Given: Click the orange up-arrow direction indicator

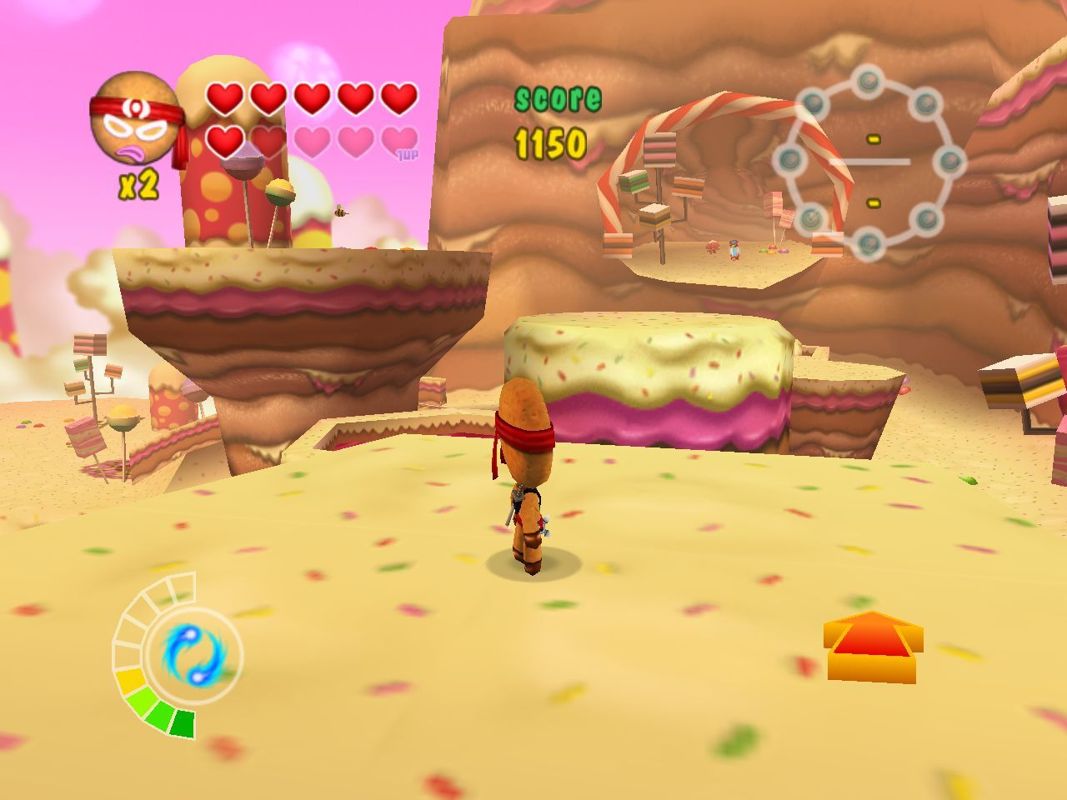Looking at the screenshot, I should coord(872,645).
